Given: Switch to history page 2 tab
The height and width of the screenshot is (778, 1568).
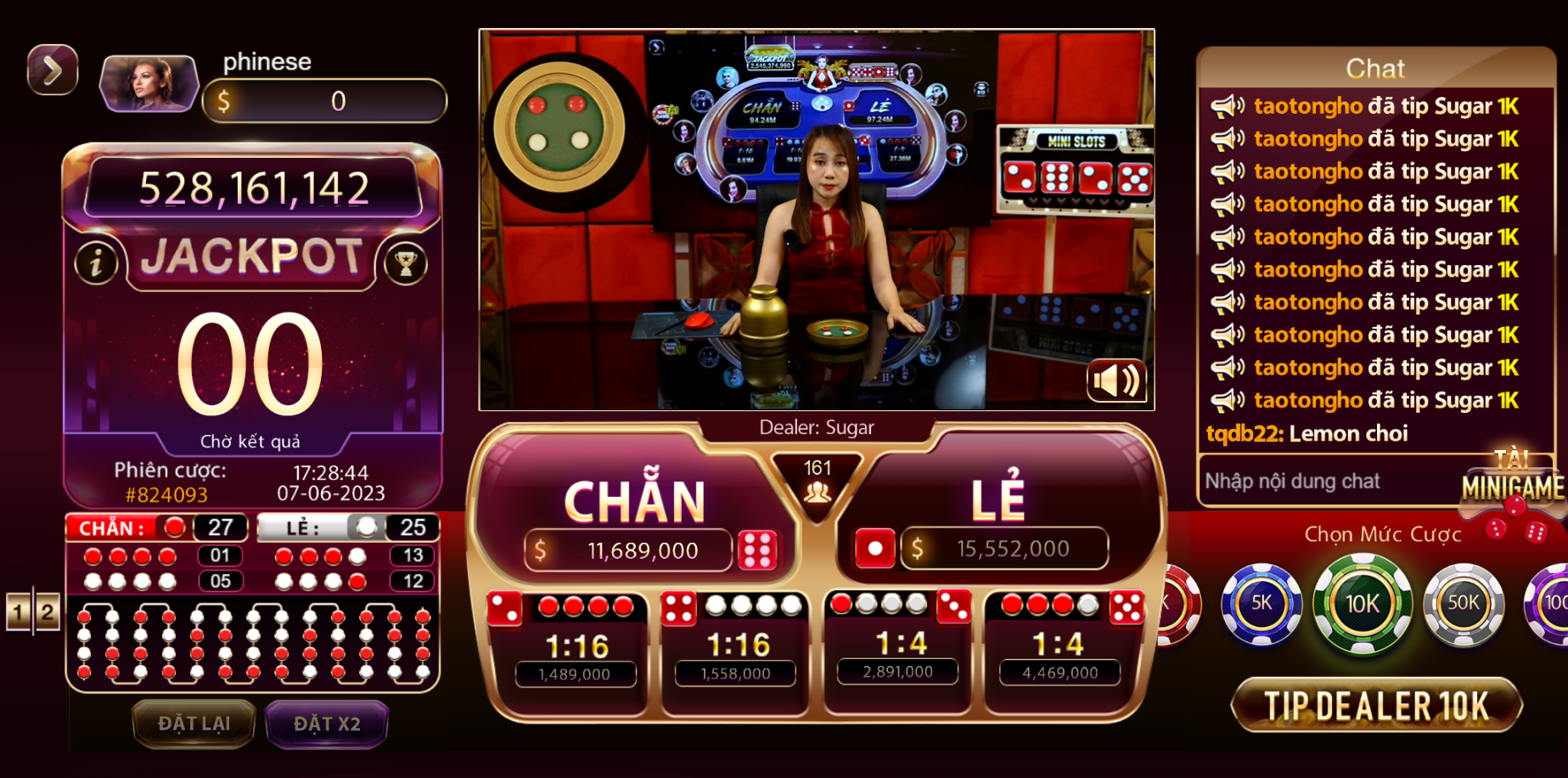Looking at the screenshot, I should pyautogui.click(x=48, y=612).
